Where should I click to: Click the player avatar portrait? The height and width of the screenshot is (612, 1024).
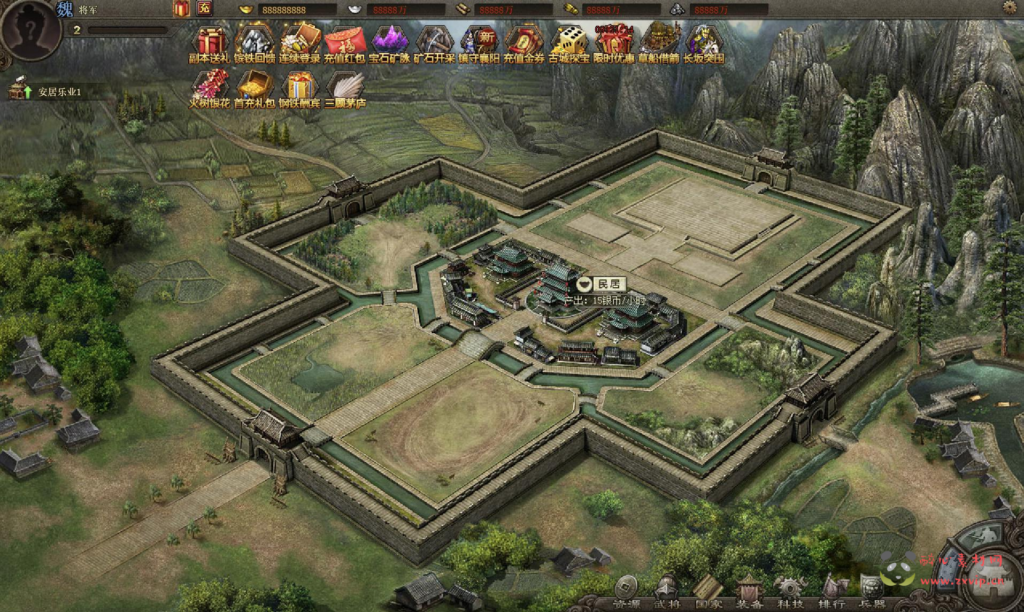[x=31, y=29]
